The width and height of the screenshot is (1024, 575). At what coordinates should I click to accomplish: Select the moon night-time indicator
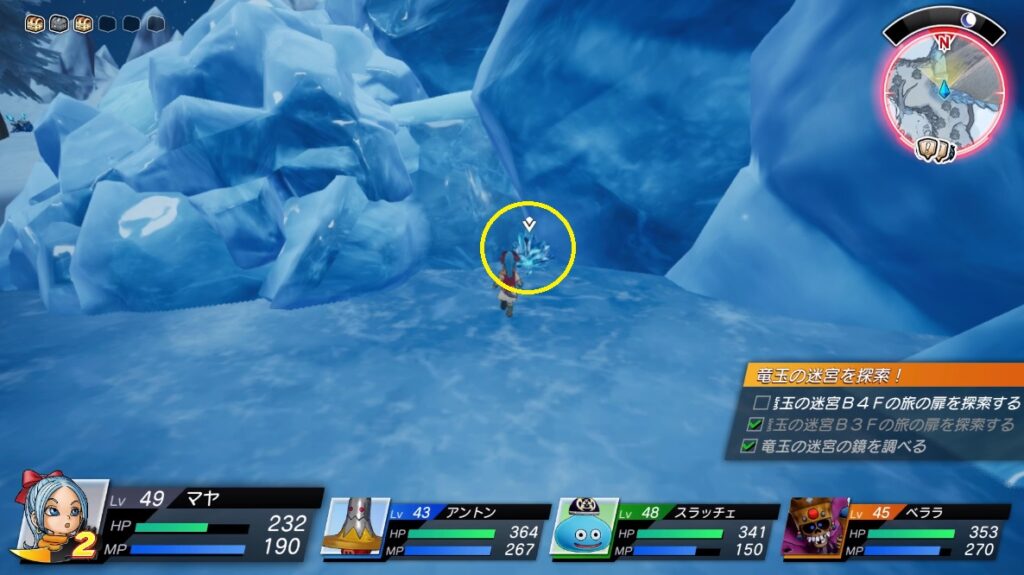(x=968, y=19)
